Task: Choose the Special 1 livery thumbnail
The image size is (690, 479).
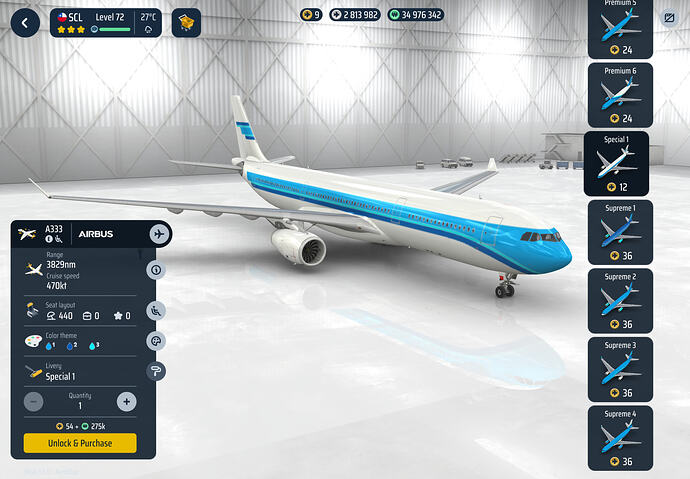Action: point(616,163)
